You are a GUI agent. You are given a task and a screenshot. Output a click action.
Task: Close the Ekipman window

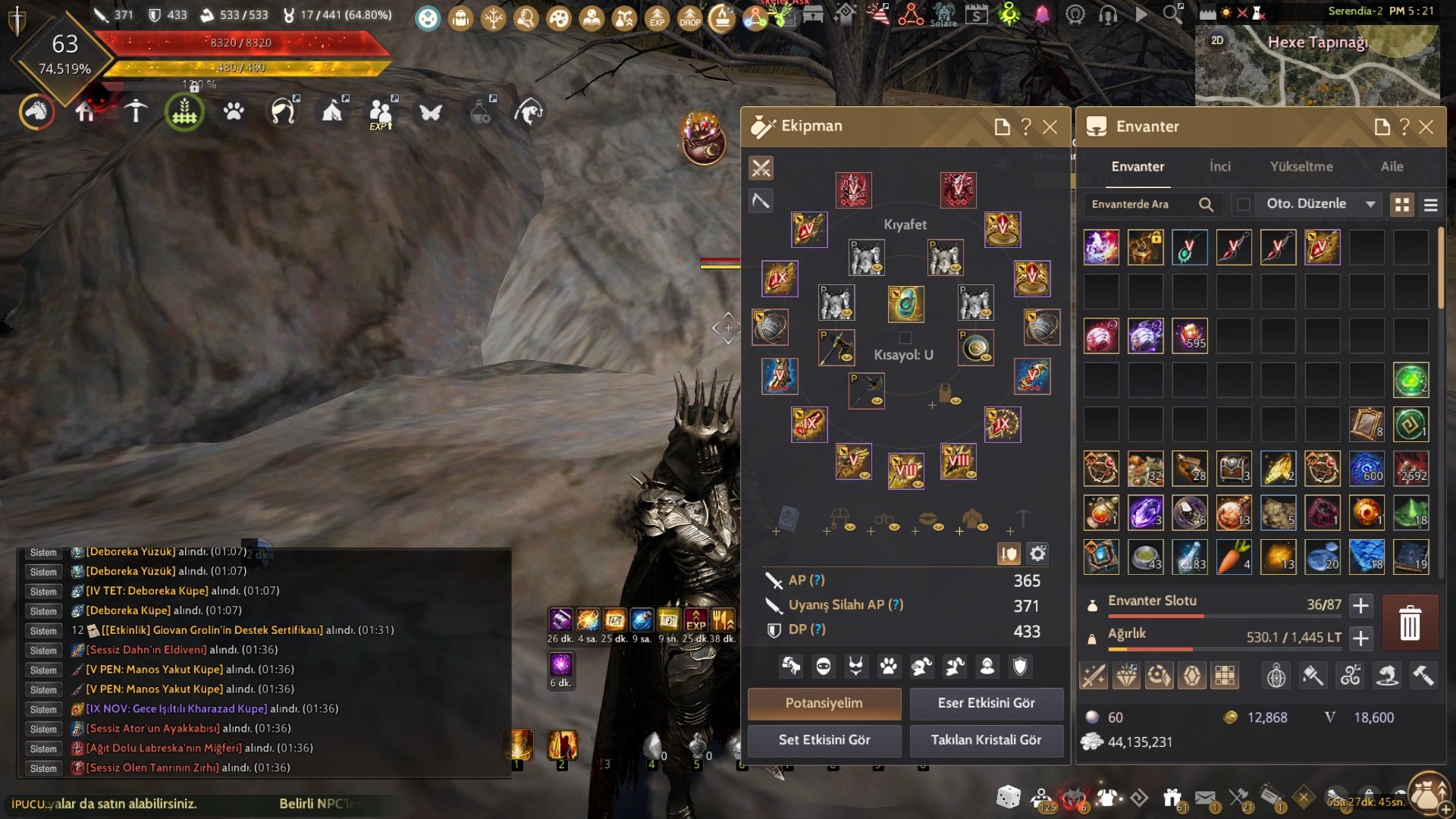point(1050,127)
